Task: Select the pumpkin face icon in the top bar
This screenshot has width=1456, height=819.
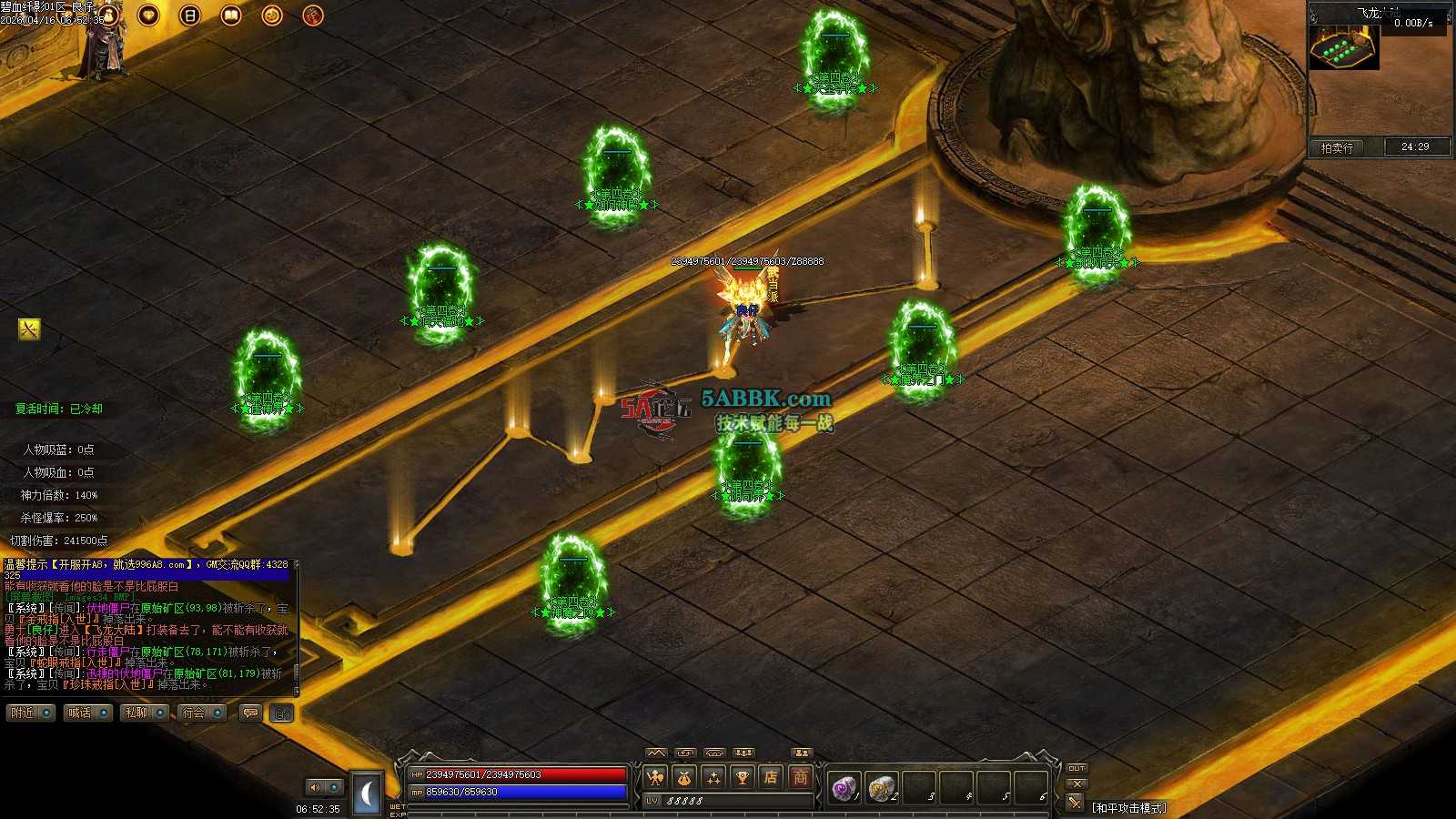Action: click(272, 15)
